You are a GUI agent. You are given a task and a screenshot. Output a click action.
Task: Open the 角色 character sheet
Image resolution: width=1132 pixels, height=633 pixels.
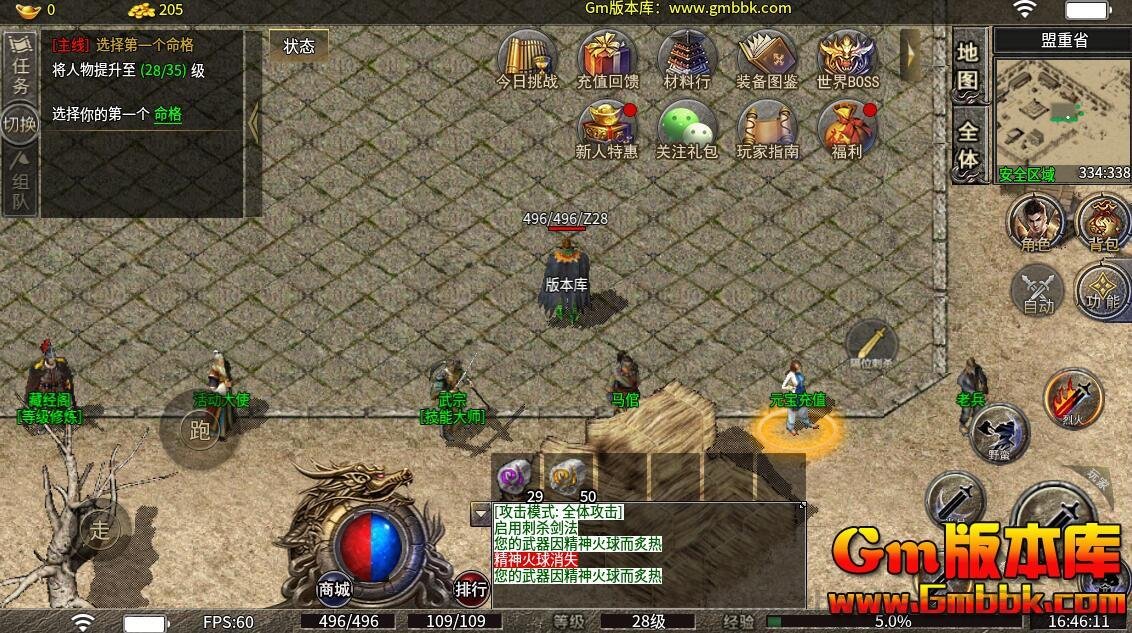click(x=1035, y=222)
